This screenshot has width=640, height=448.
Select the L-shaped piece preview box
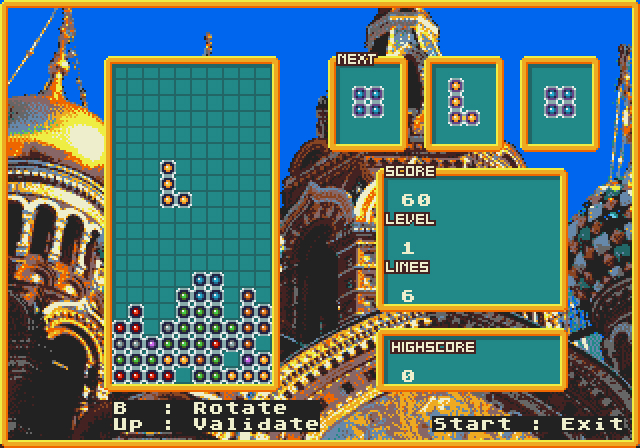(463, 103)
